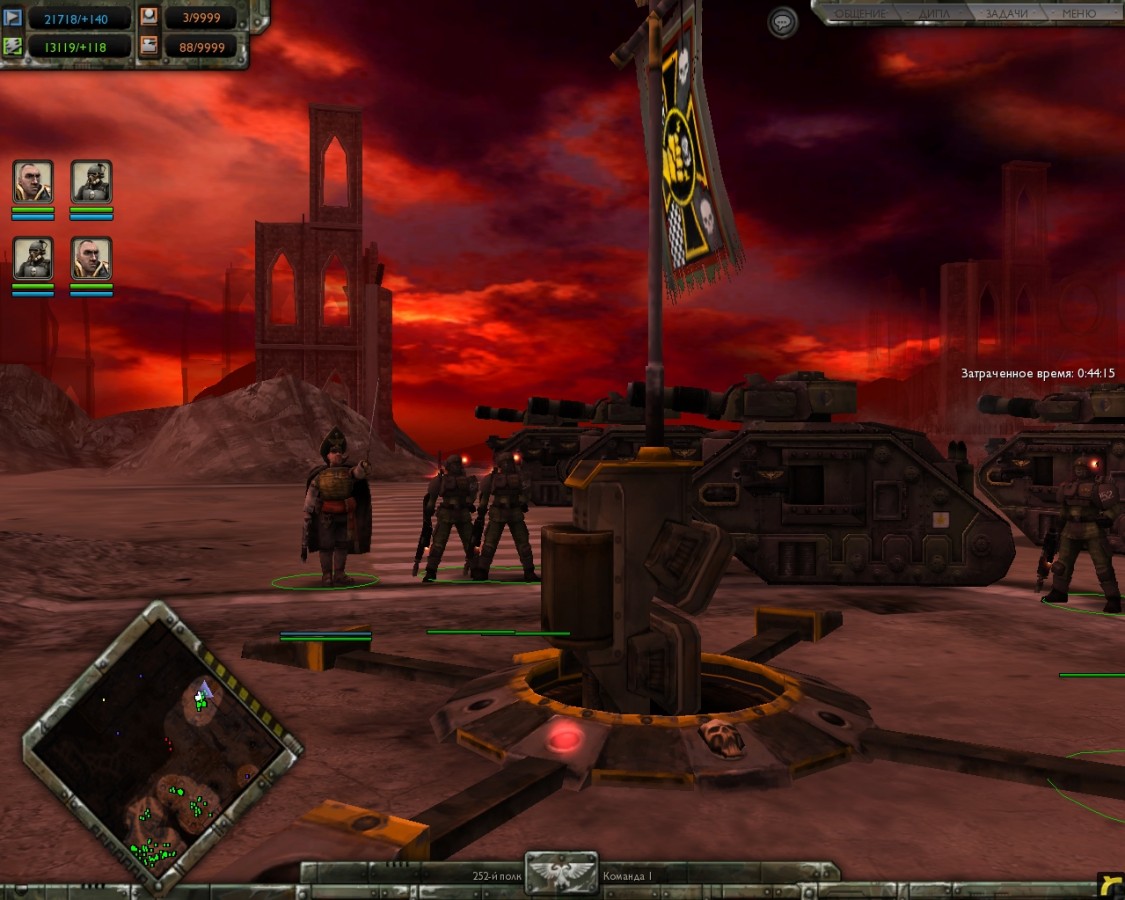Click the Imperial eagle emblem on bottom bar
Image resolution: width=1125 pixels, height=900 pixels.
[x=562, y=873]
